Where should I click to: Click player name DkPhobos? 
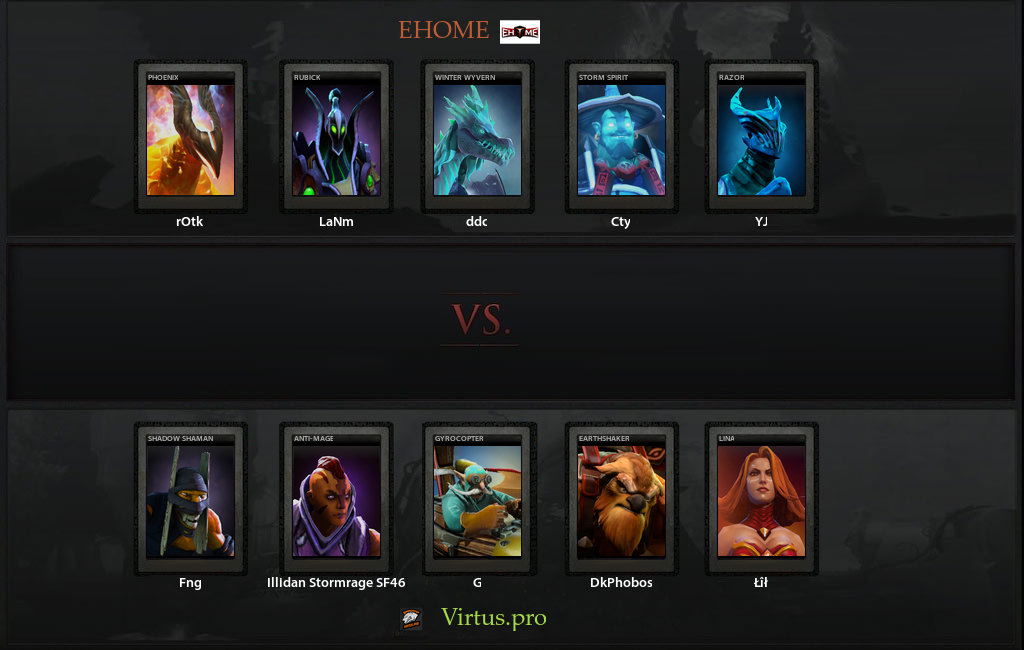point(621,582)
